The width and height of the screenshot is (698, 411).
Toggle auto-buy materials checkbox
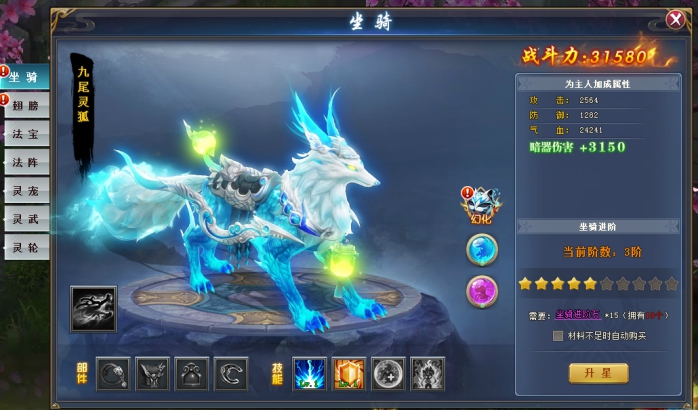click(x=558, y=336)
